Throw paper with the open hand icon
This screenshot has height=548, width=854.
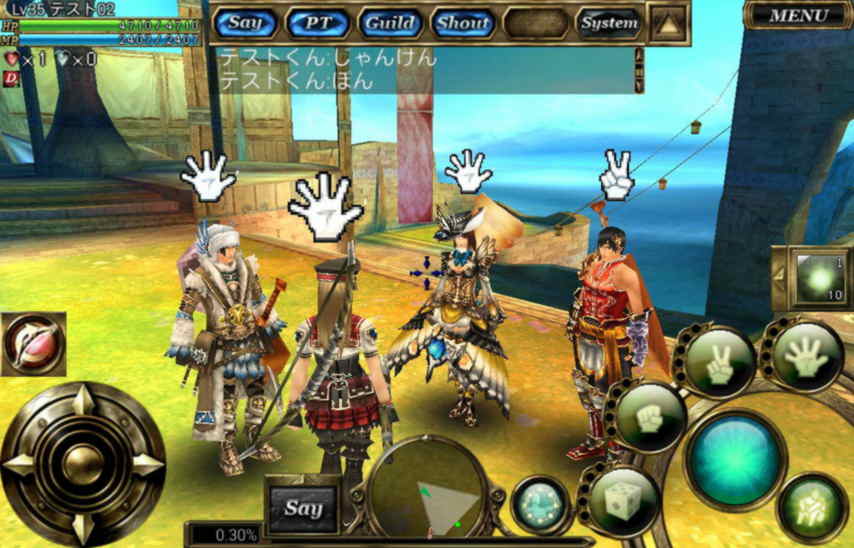[x=806, y=355]
